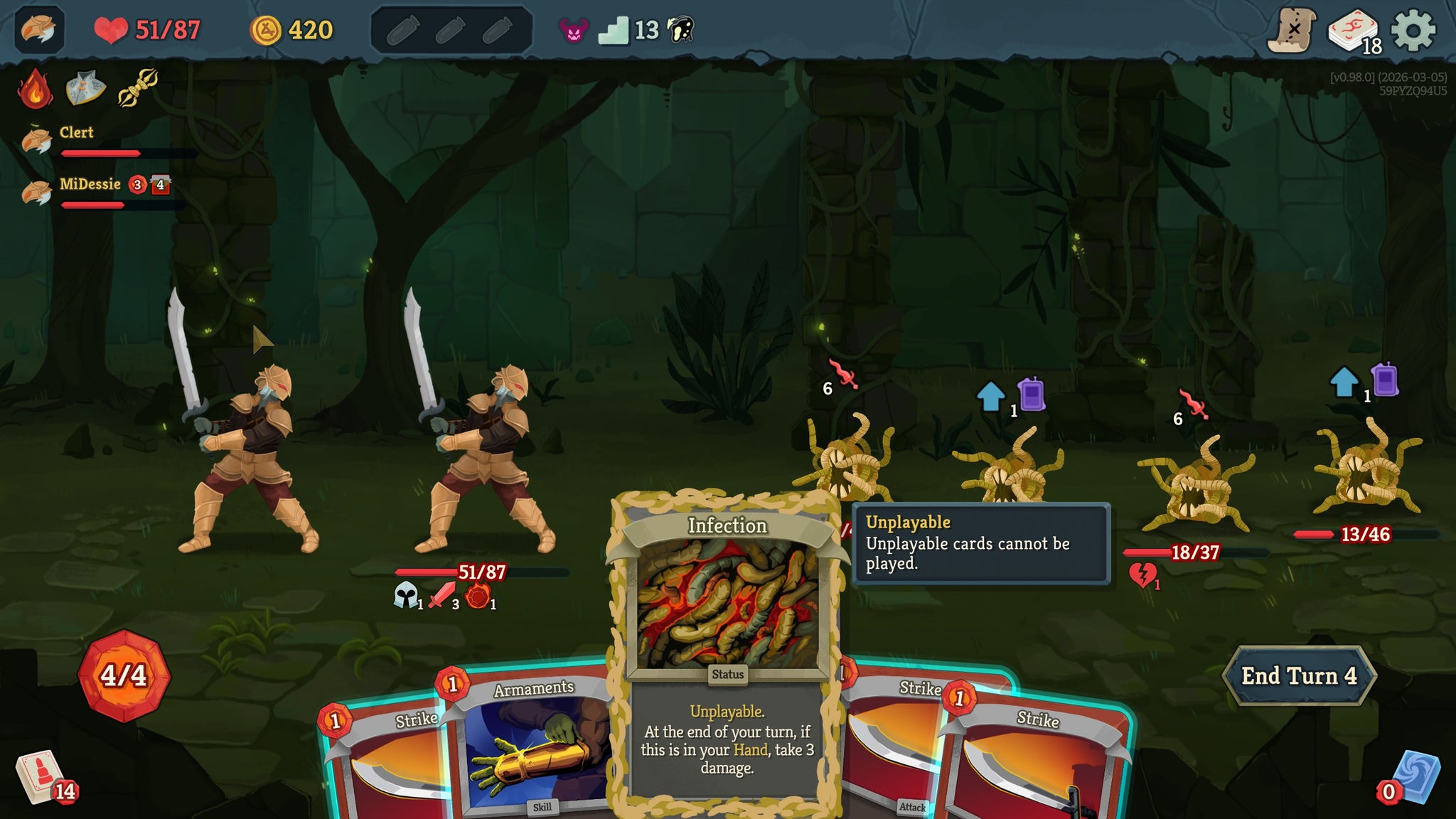This screenshot has width=1456, height=819.
Task: Select player Clert in the party list
Action: (x=76, y=133)
